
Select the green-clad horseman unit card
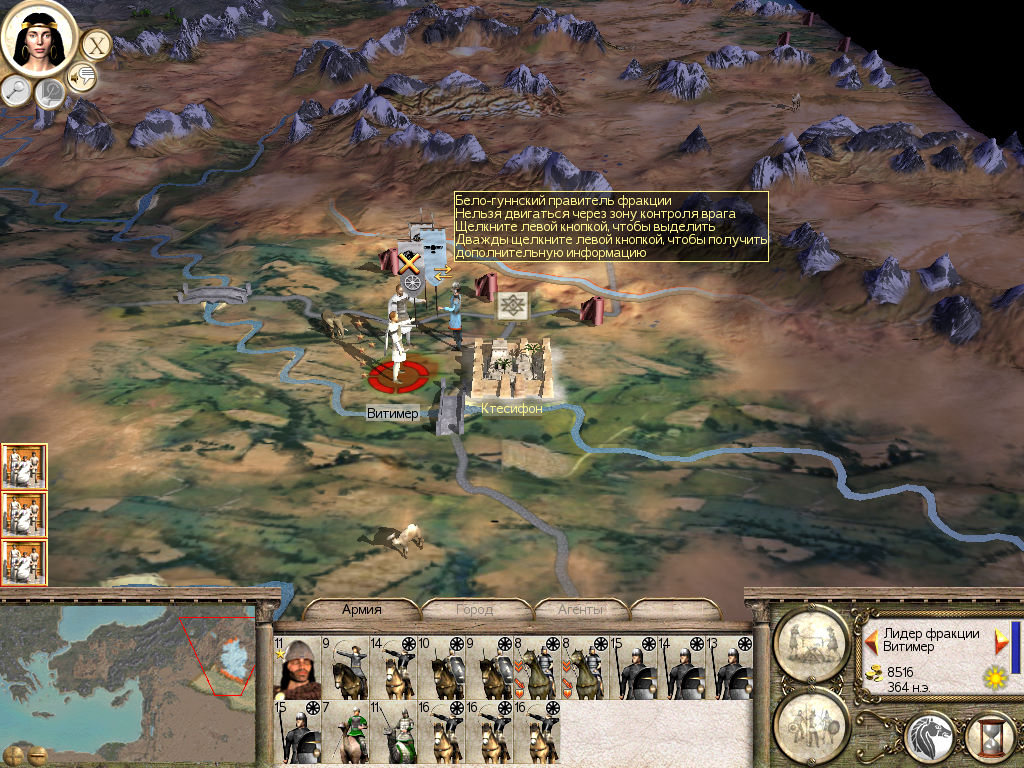pos(345,733)
